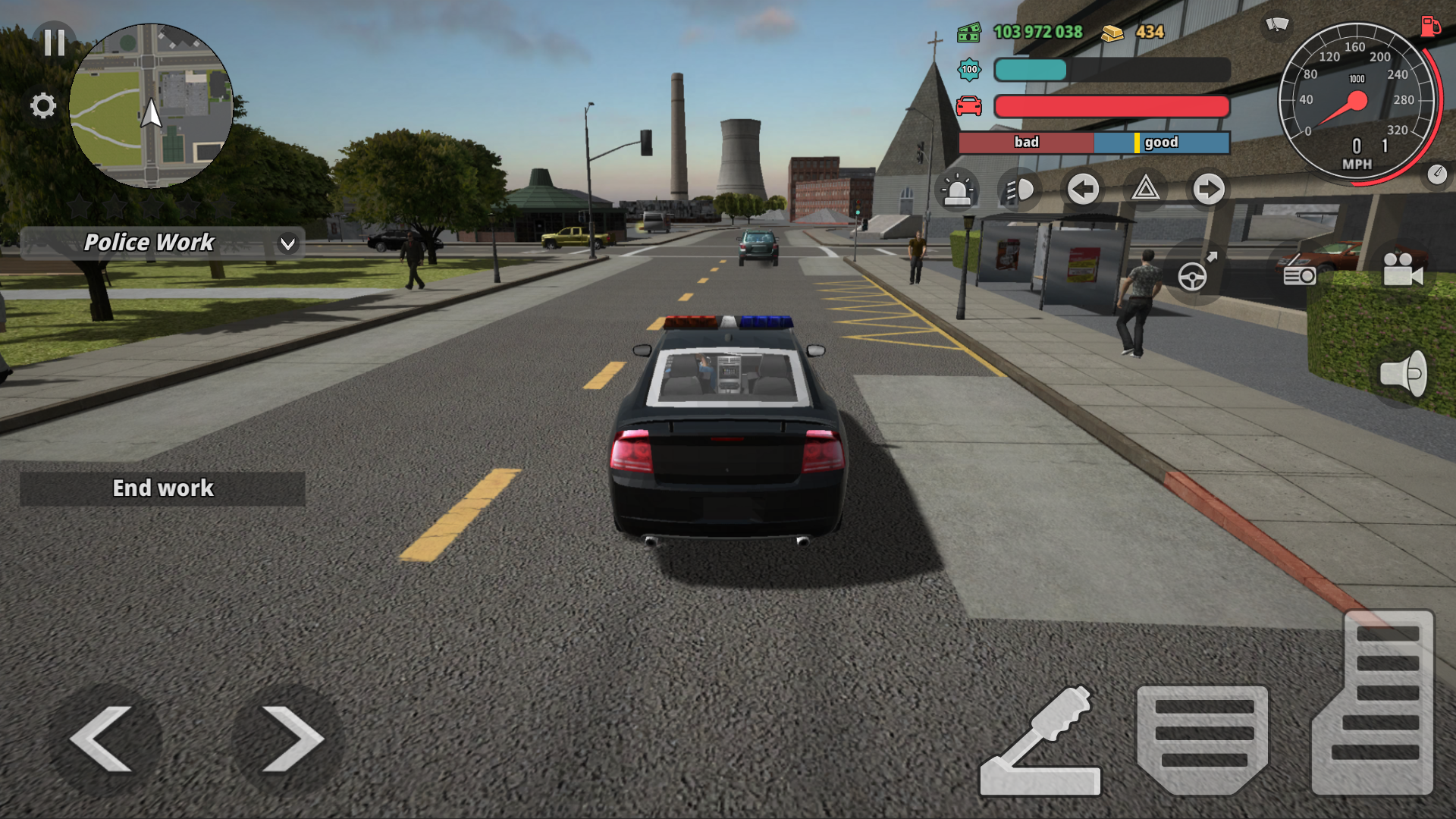Open the game settings gear
The image size is (1456, 819).
click(42, 107)
